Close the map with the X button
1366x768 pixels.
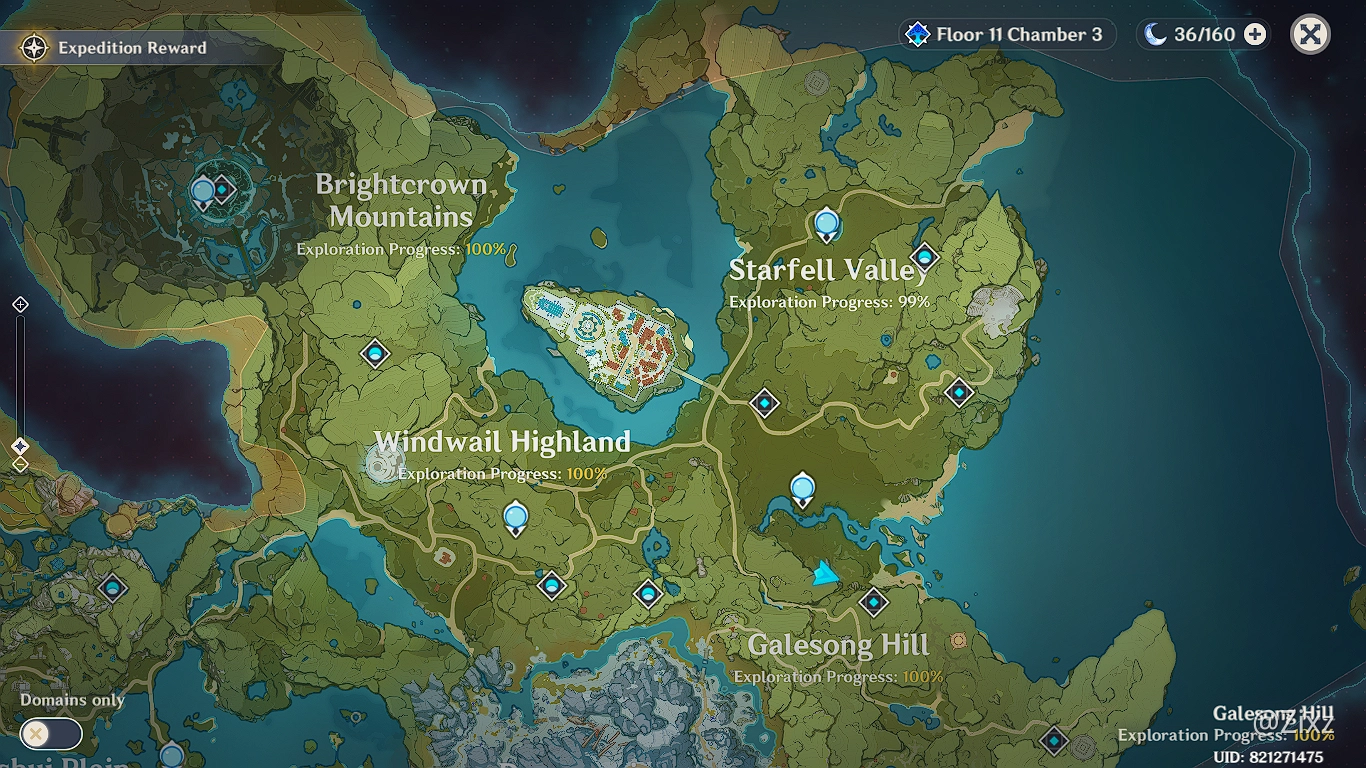(x=1310, y=35)
